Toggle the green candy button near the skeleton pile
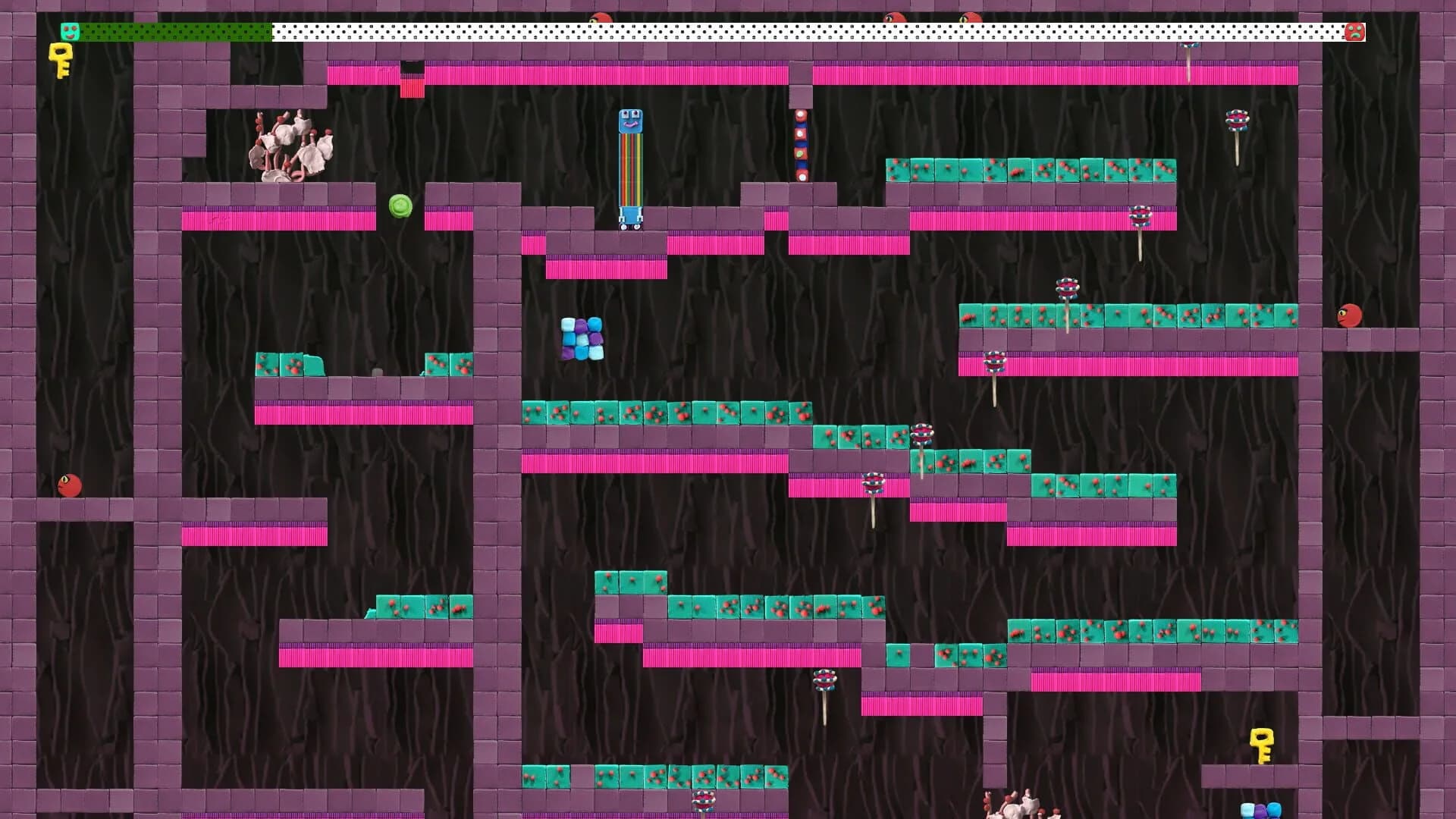Screen dimensions: 1456x819 click(x=400, y=206)
